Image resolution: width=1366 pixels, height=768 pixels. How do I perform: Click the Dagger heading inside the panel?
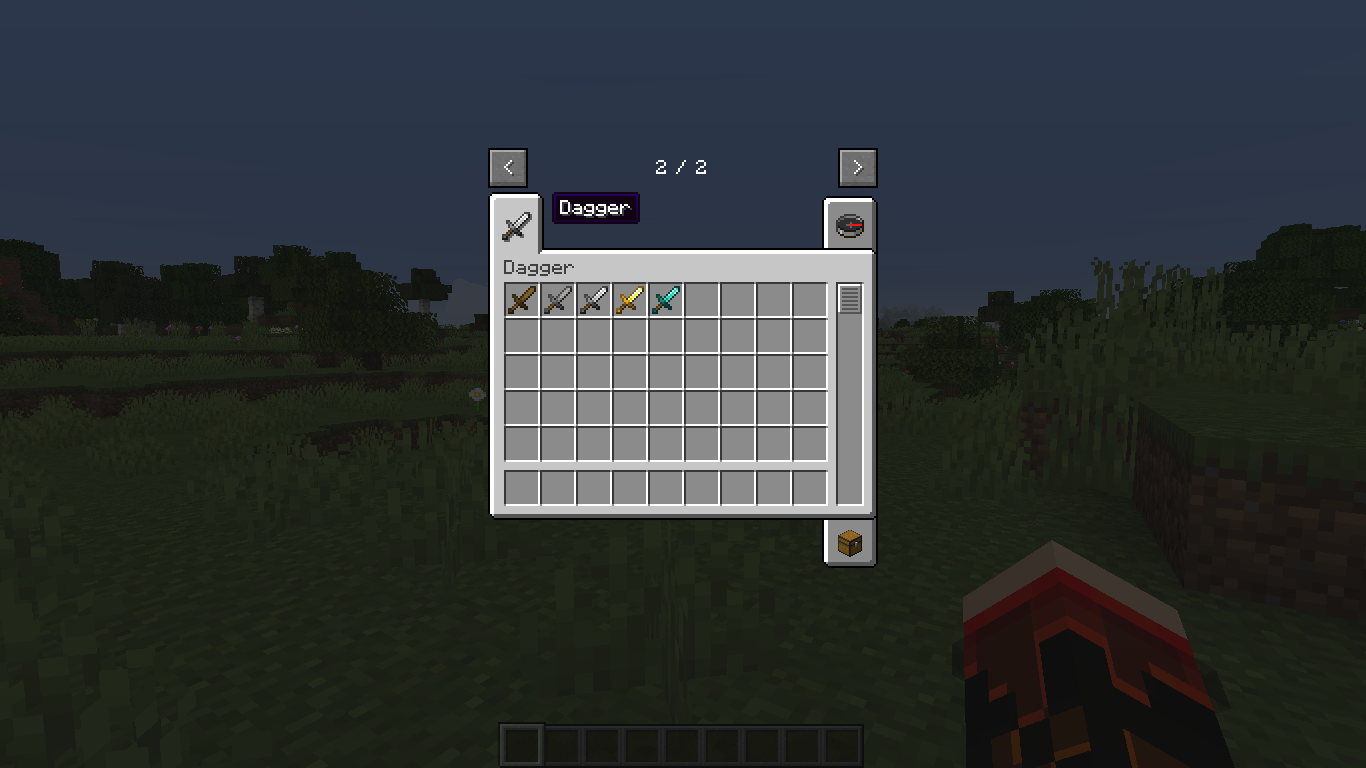coord(537,267)
